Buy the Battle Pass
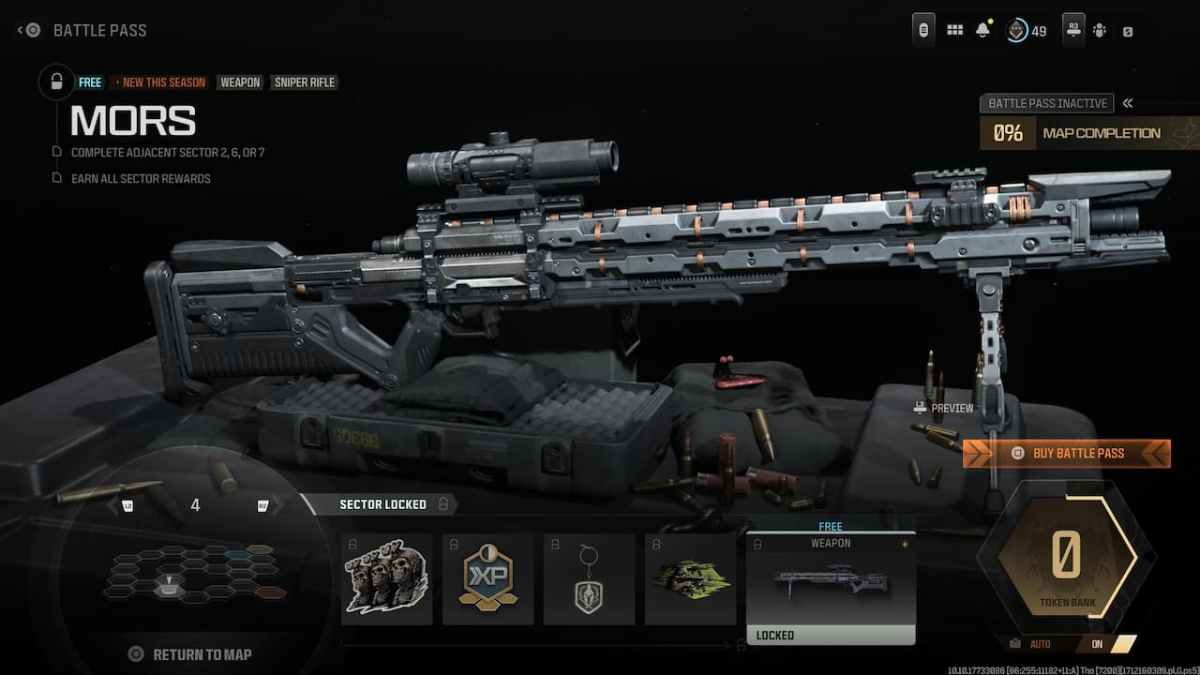 1066,453
